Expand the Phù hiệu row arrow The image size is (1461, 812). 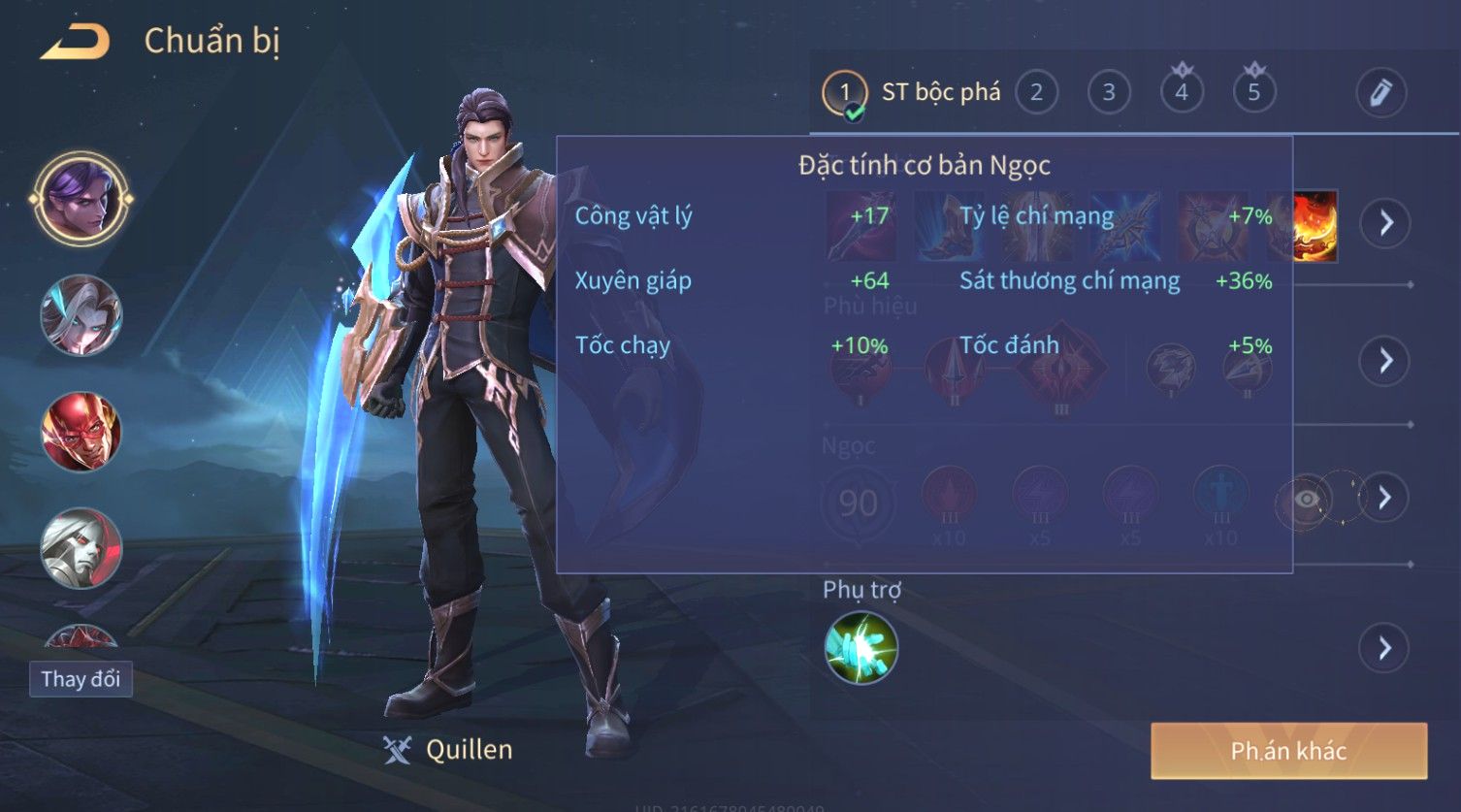[x=1384, y=361]
